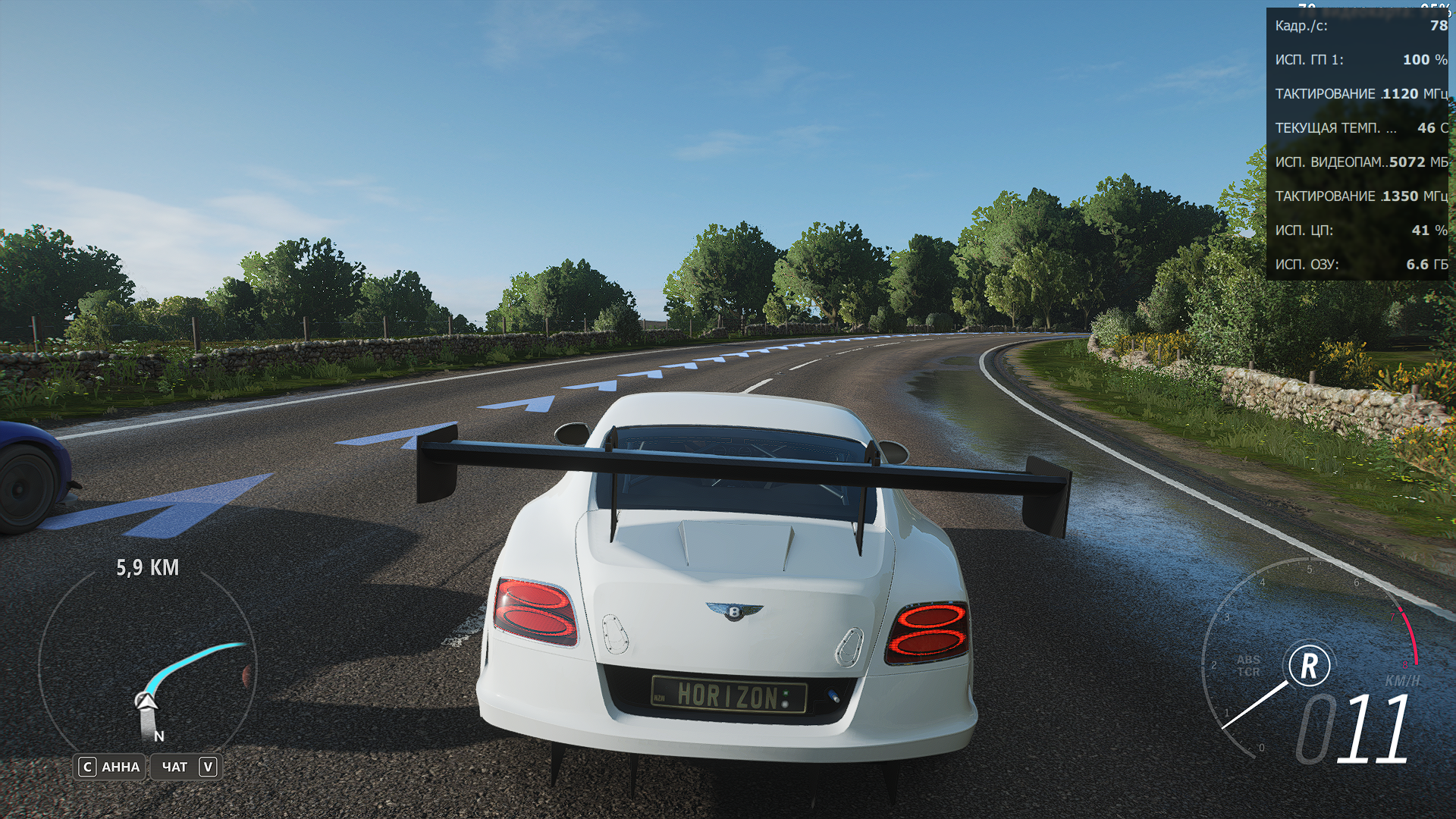Open the circular minimap

[147, 666]
